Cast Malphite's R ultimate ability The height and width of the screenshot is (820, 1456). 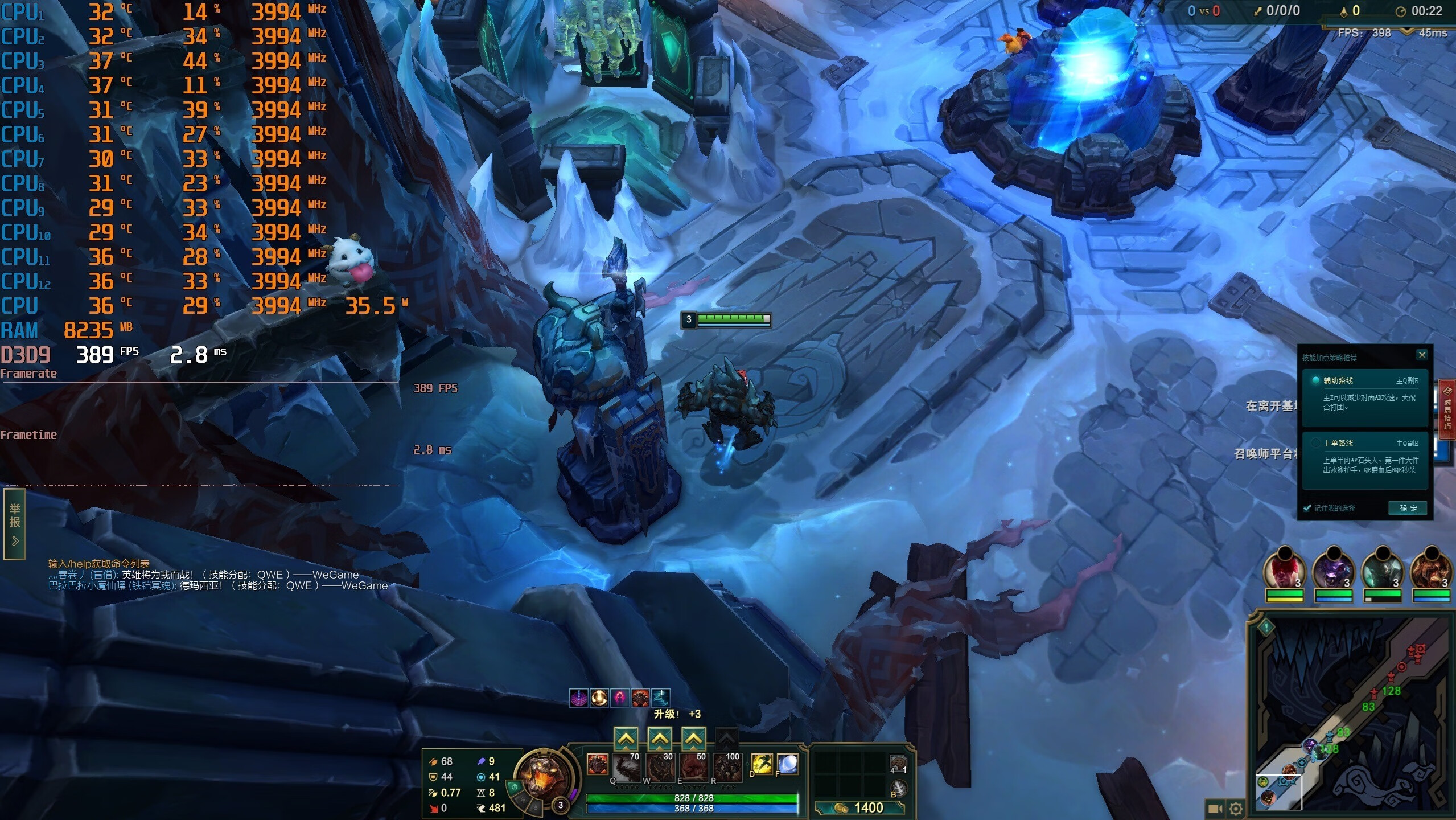coord(727,767)
